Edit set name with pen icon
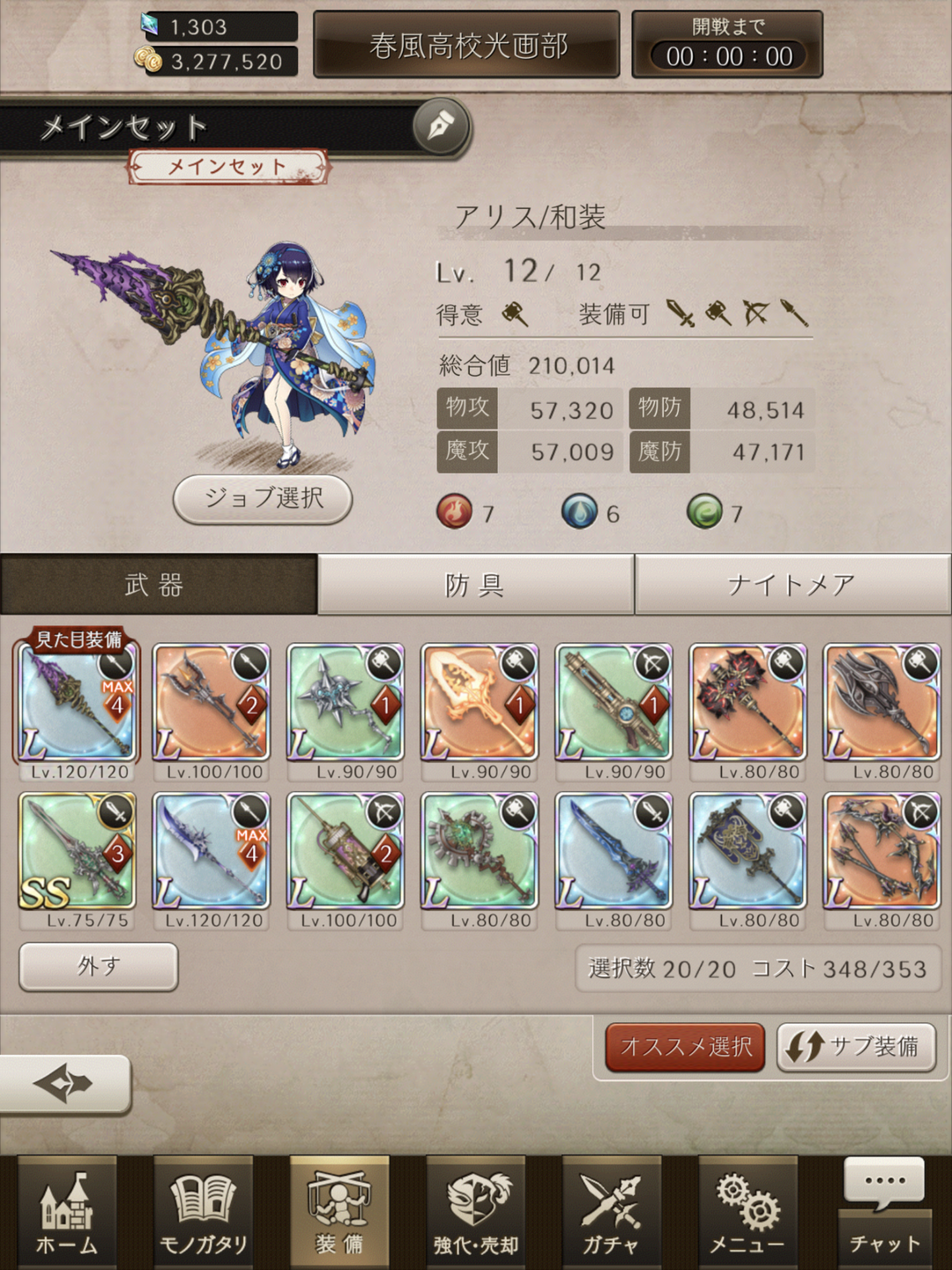The image size is (952, 1270). [441, 127]
